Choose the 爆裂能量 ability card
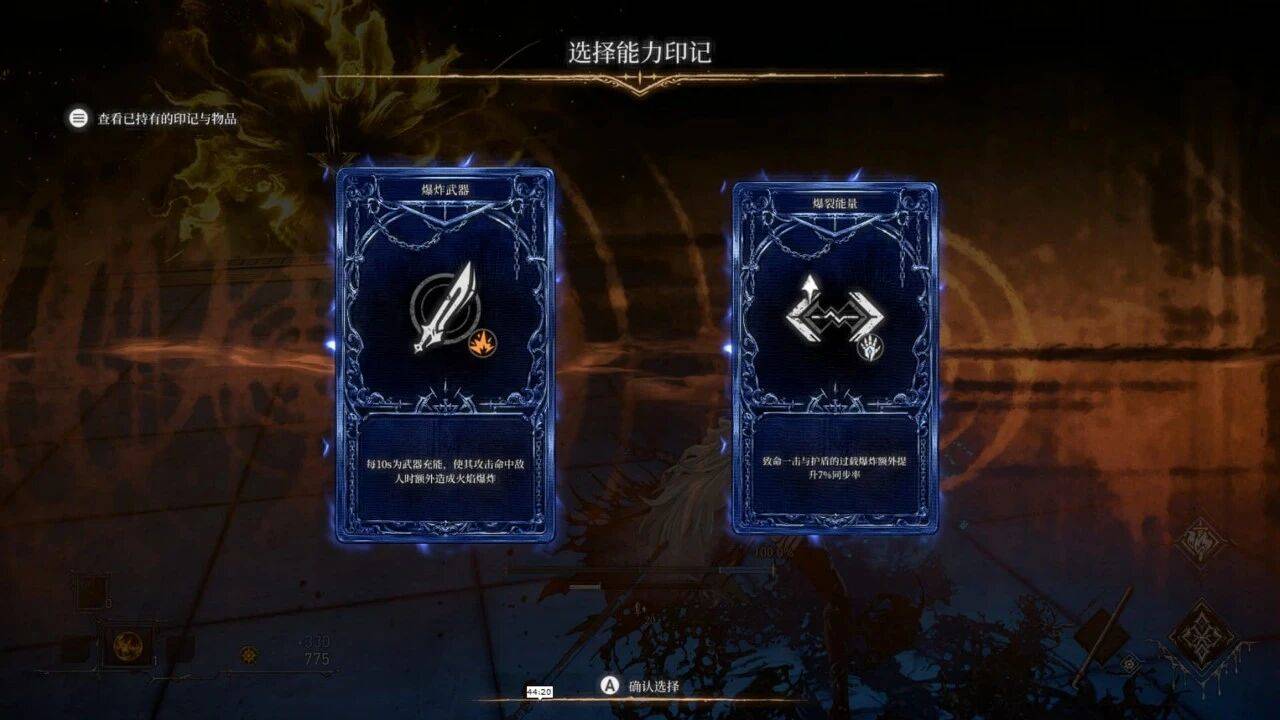Screen dimensions: 1280x720 [x=835, y=357]
